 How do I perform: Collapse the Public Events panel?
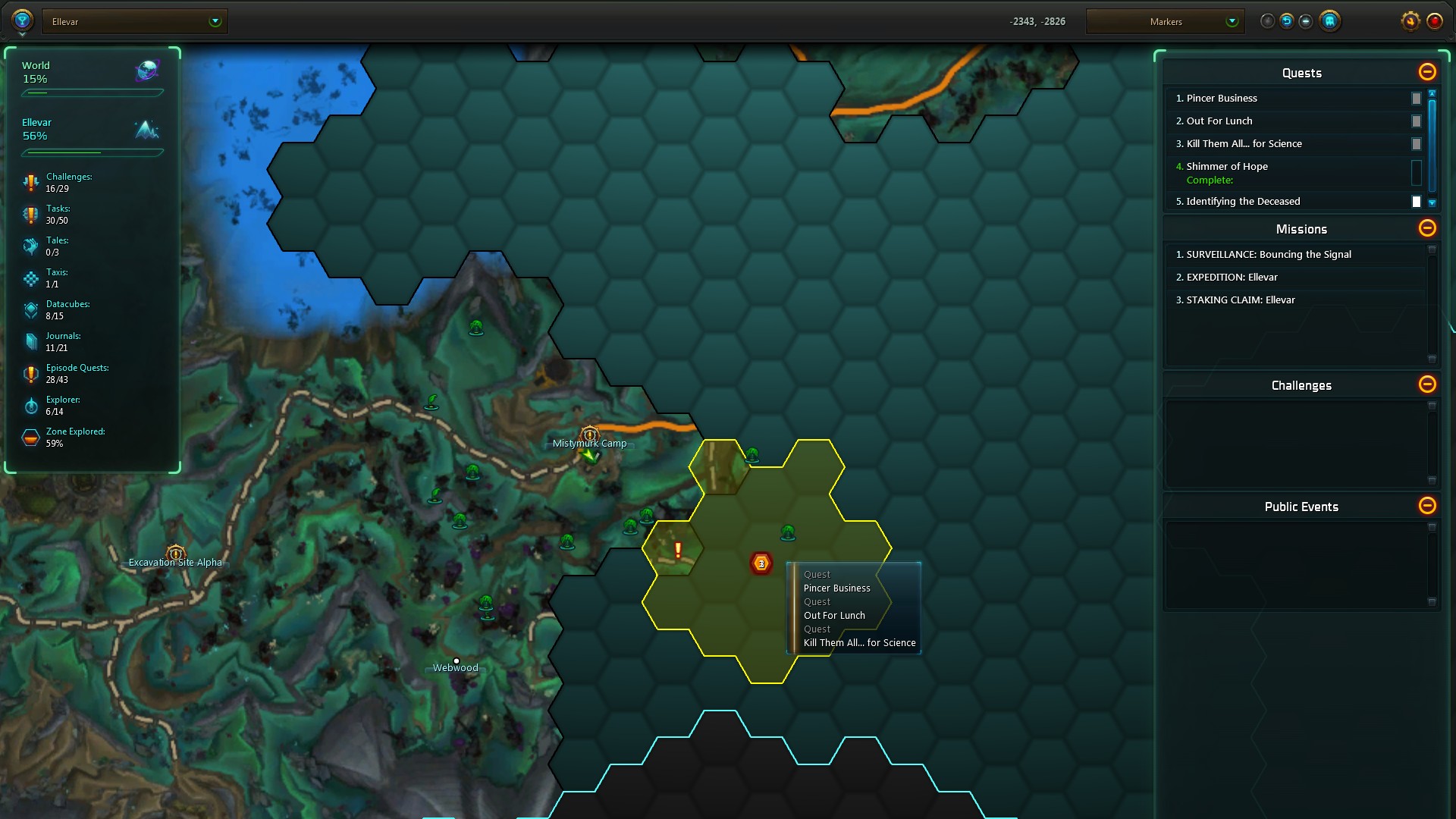[1427, 506]
